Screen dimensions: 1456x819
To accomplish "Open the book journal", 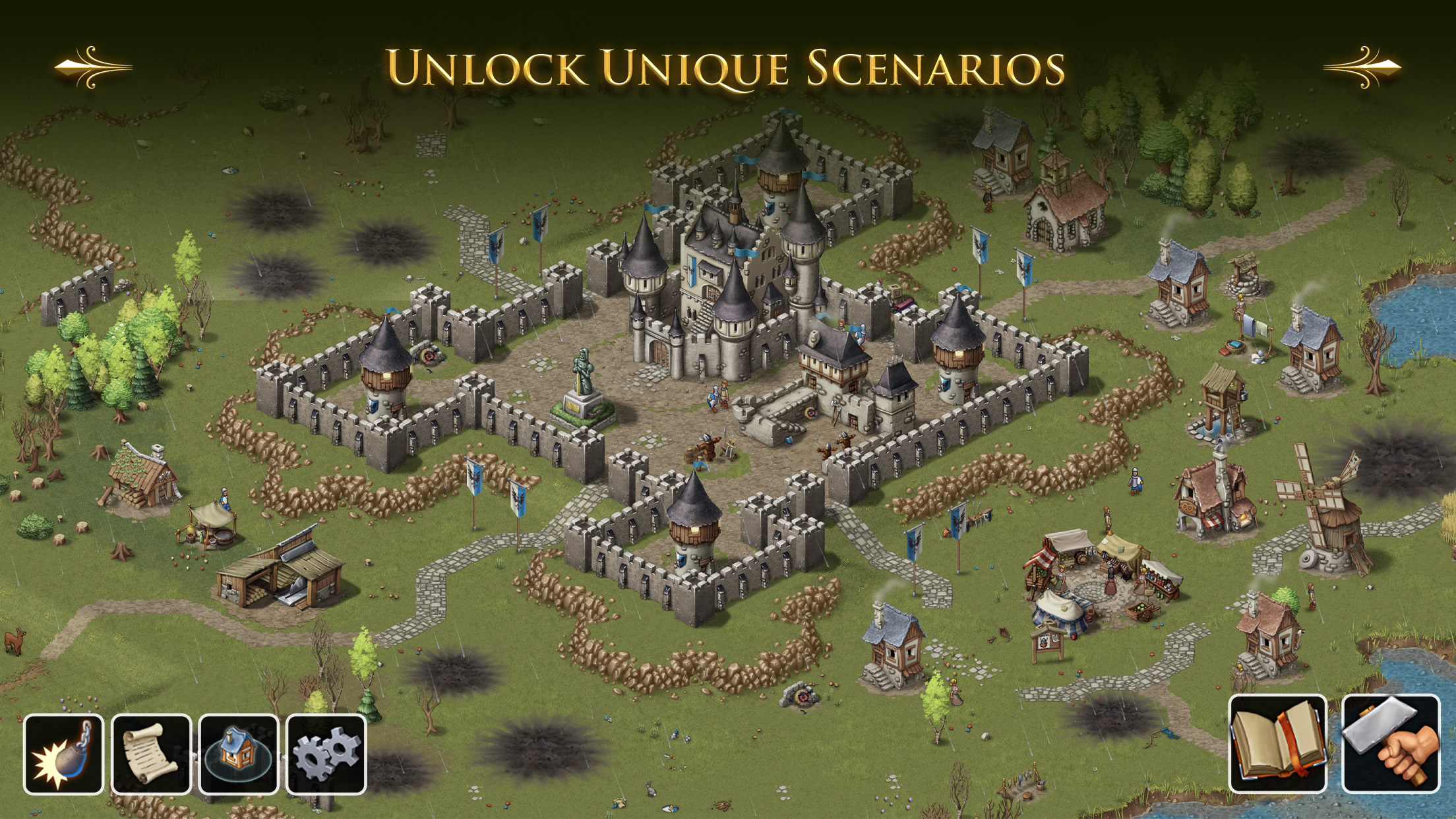I will [x=1277, y=743].
